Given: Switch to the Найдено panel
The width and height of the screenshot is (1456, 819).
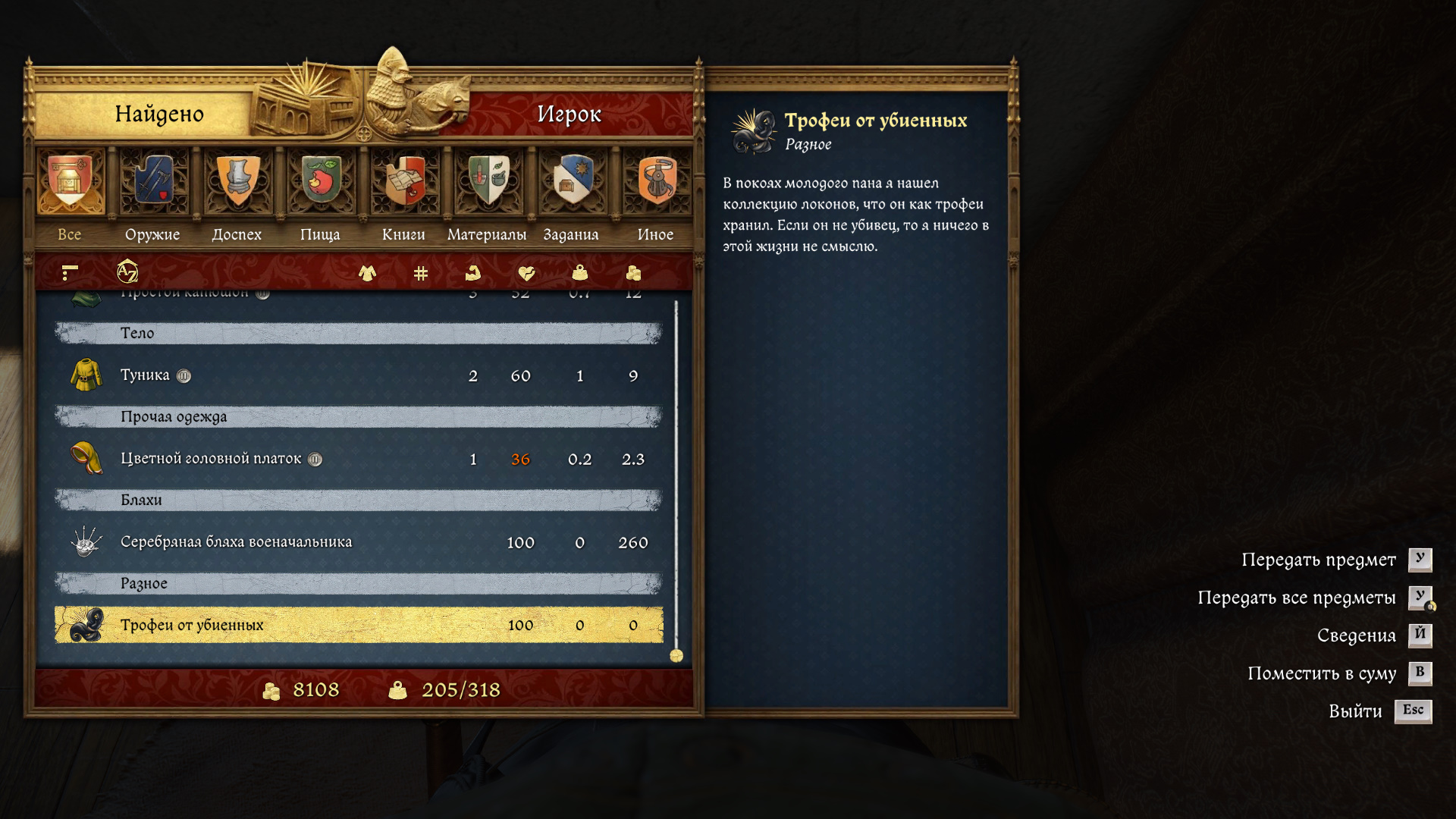Looking at the screenshot, I should pyautogui.click(x=159, y=114).
